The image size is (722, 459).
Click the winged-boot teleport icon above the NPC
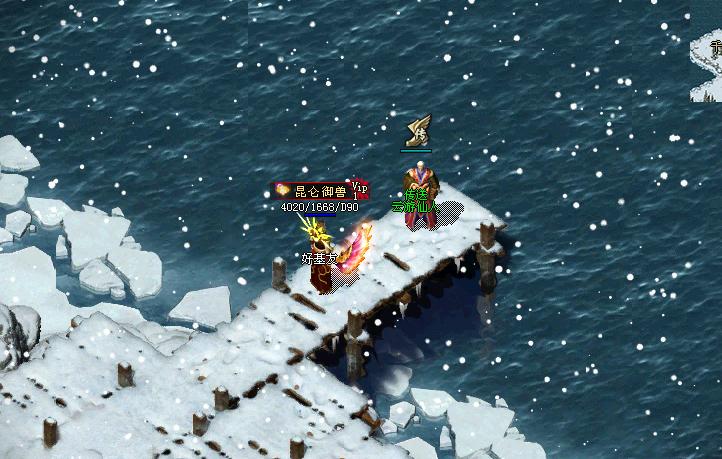[x=417, y=131]
